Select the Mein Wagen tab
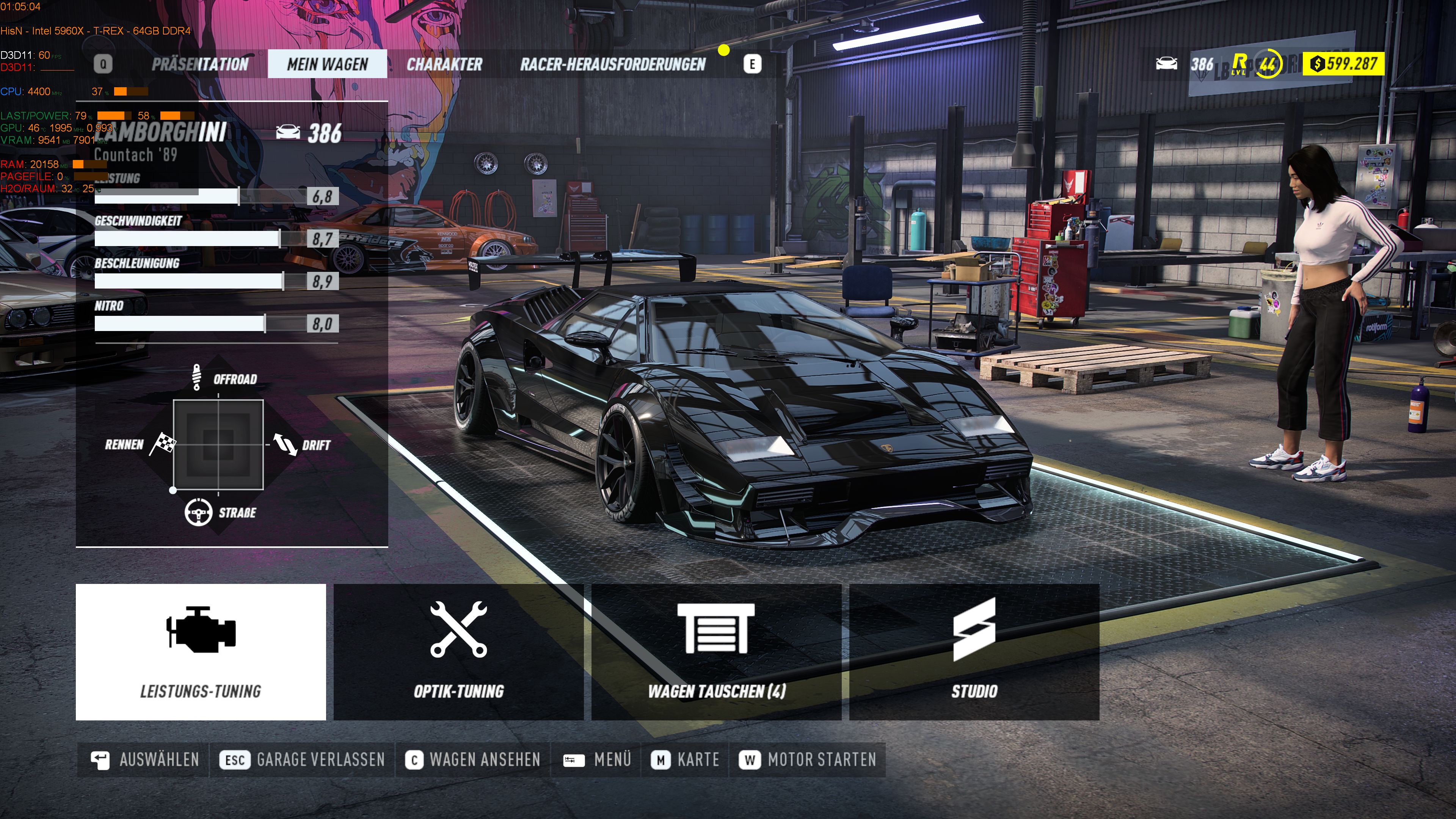The height and width of the screenshot is (819, 1456). 327,64
